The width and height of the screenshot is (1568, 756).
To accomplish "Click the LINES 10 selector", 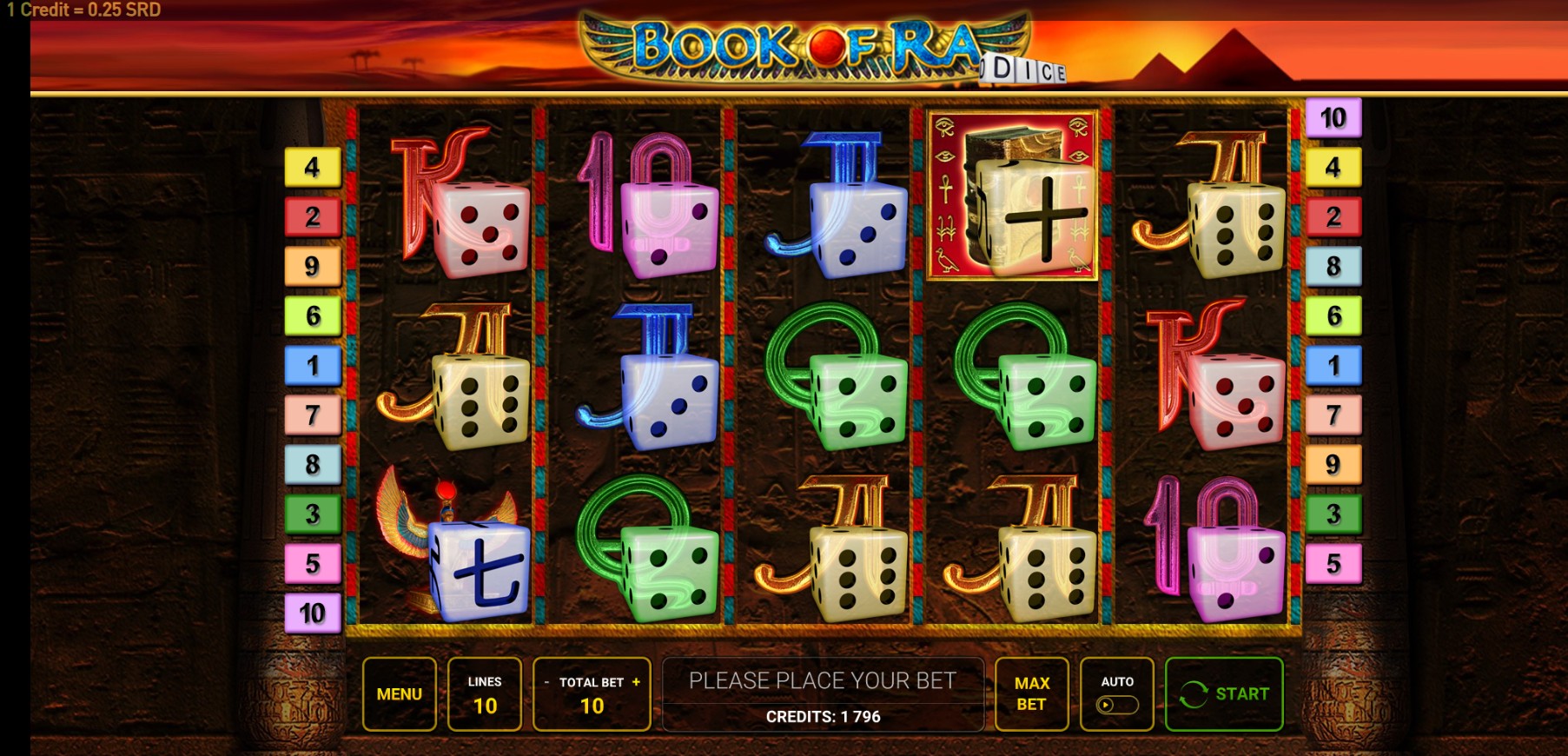I will click(485, 693).
